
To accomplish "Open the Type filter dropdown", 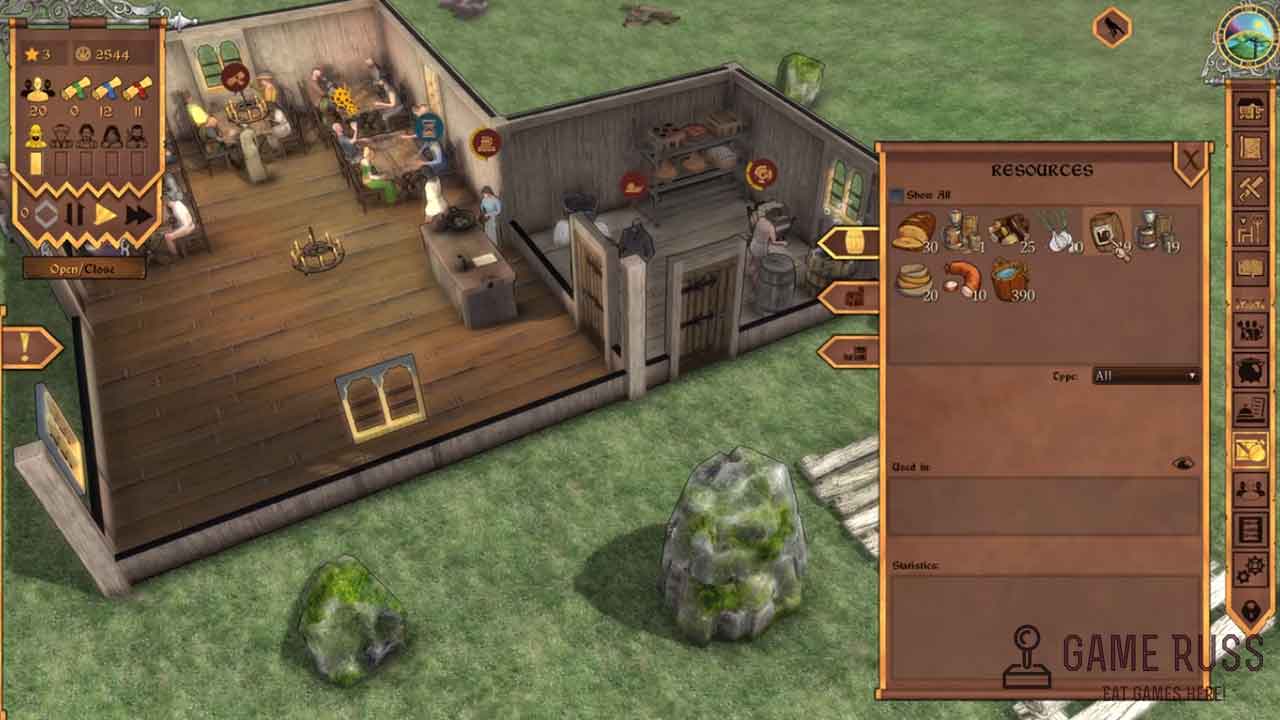I will click(1145, 376).
